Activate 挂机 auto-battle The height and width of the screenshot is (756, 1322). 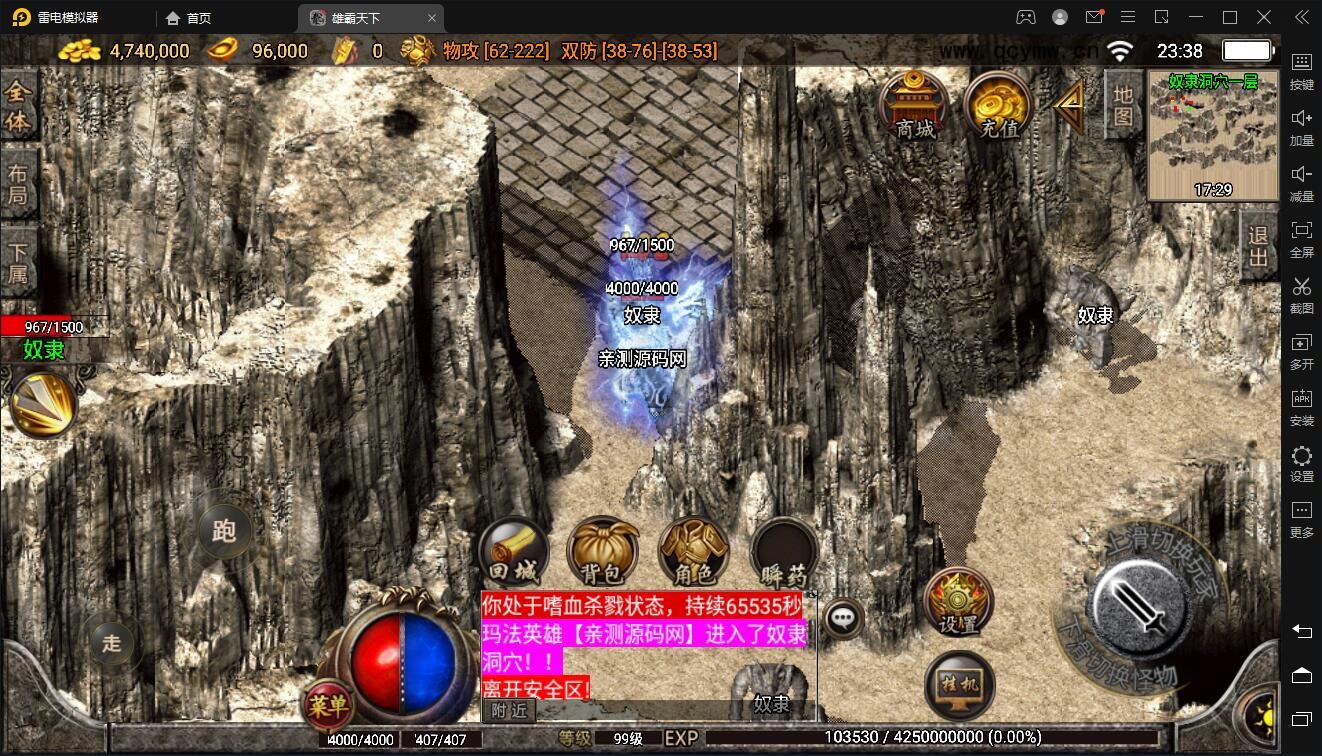click(x=959, y=686)
